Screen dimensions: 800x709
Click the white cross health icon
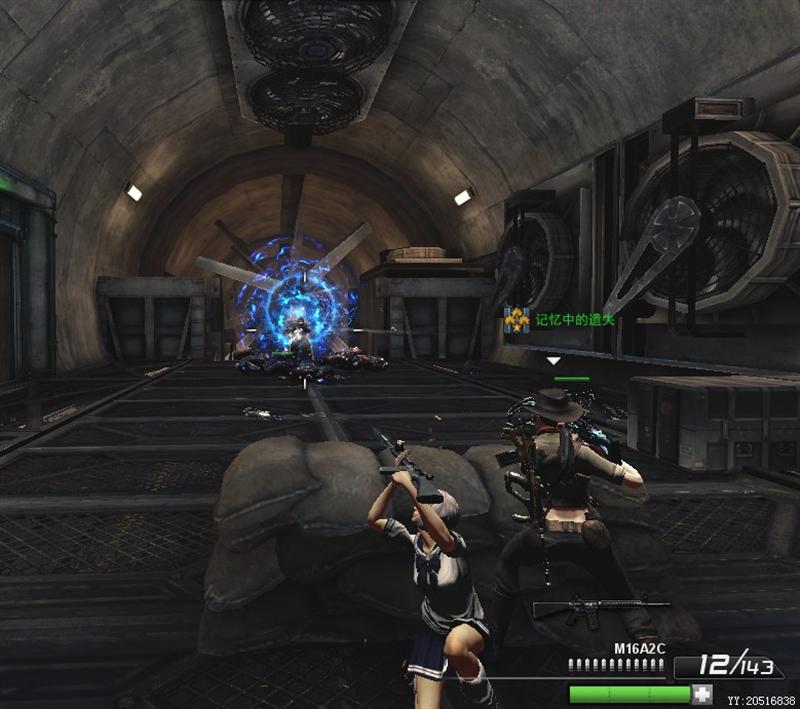point(703,694)
